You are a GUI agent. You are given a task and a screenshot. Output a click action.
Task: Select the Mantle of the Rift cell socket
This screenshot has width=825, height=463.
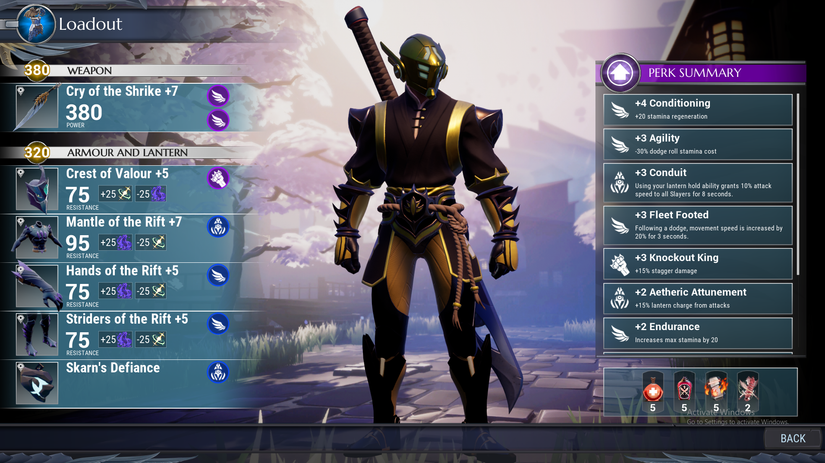coord(218,227)
